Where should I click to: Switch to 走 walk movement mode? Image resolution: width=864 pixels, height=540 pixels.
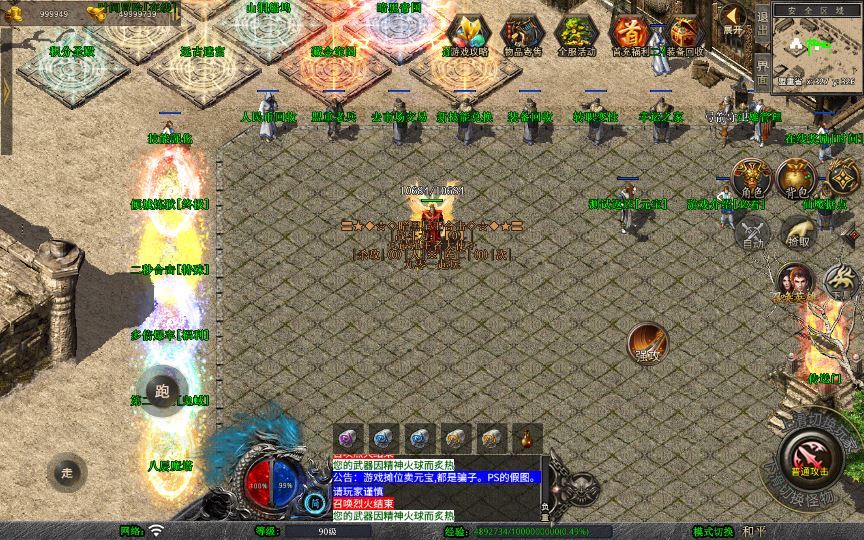(x=66, y=471)
